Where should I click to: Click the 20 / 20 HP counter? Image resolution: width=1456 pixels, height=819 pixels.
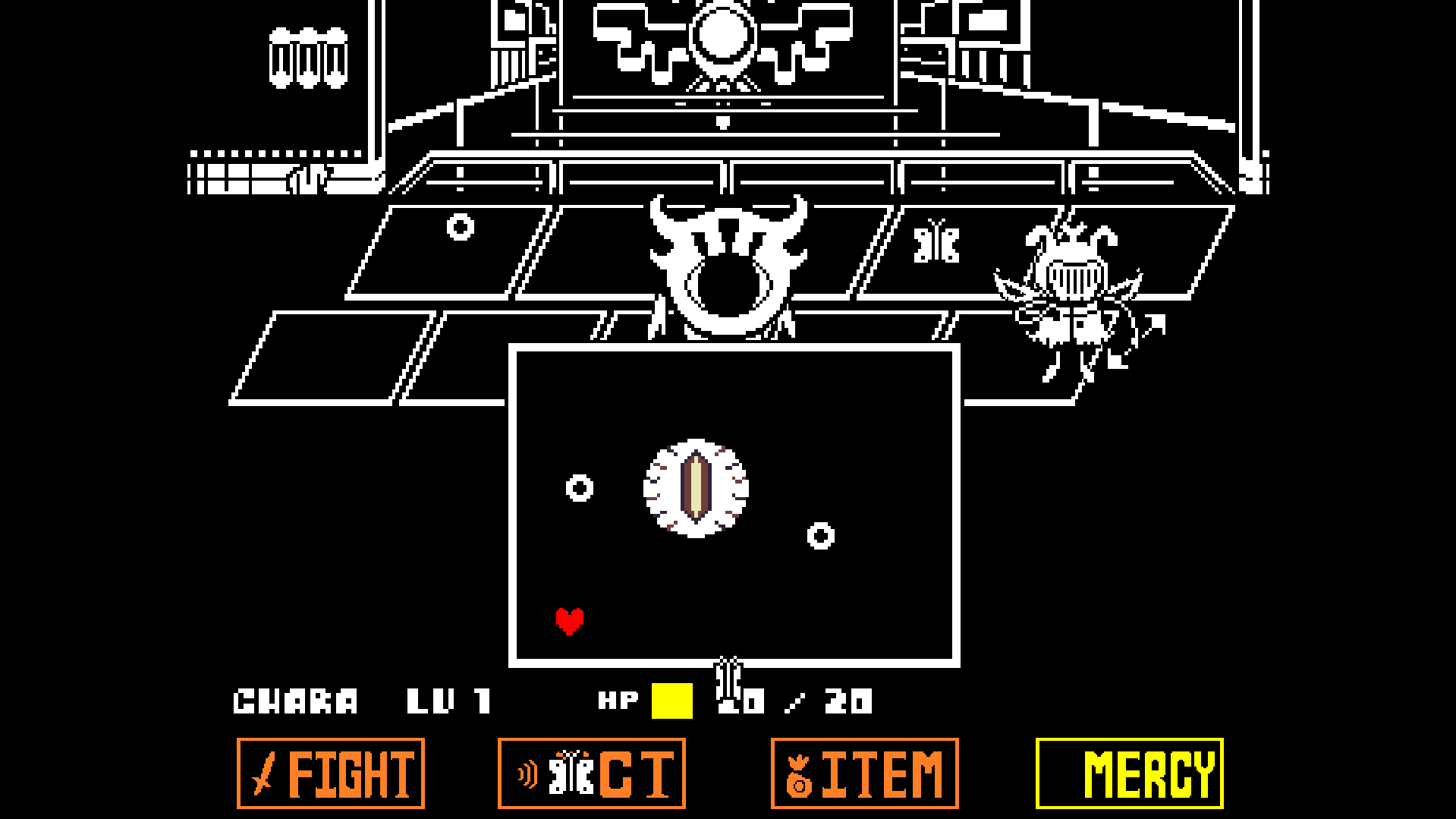coord(797,700)
